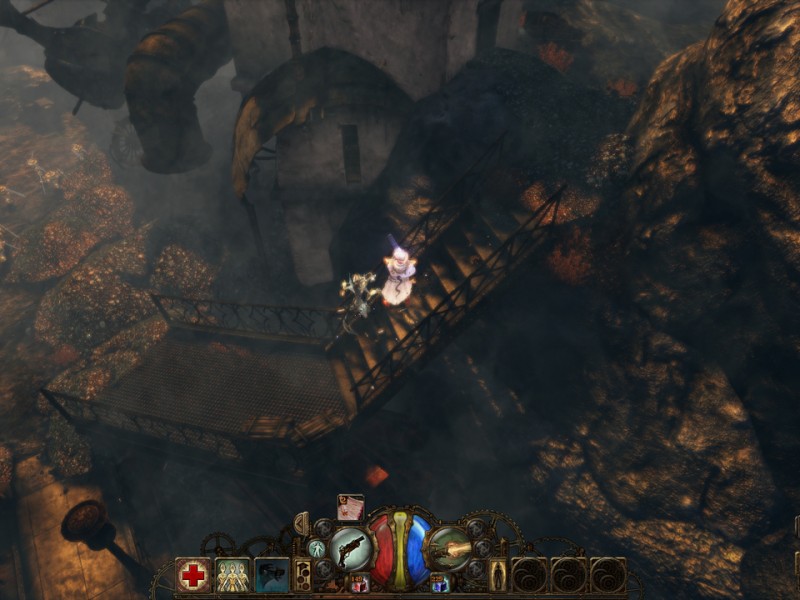
Task: Open the character silhouette panel button
Action: (x=497, y=574)
